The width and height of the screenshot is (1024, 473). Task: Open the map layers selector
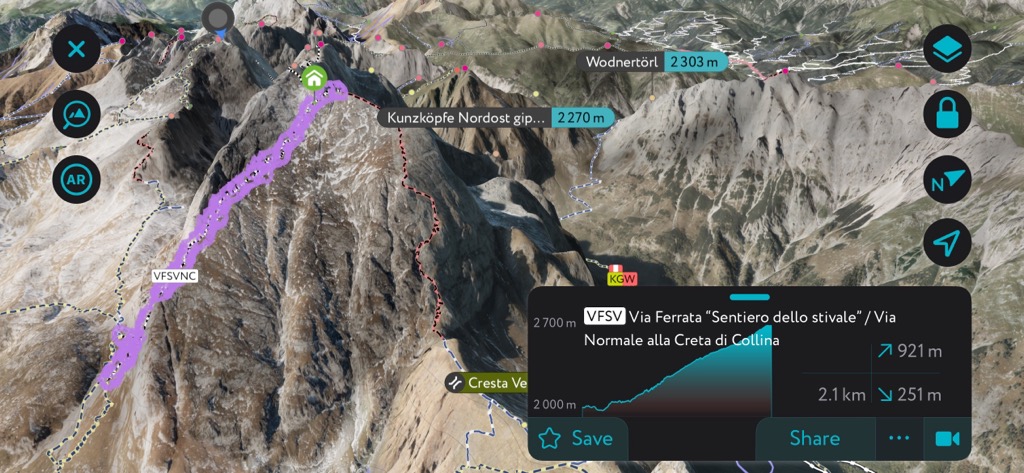[947, 49]
